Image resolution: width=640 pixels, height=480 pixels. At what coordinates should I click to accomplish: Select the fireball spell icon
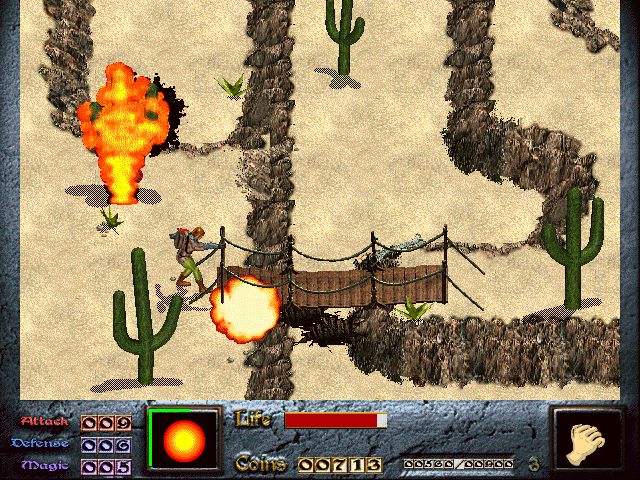click(183, 440)
